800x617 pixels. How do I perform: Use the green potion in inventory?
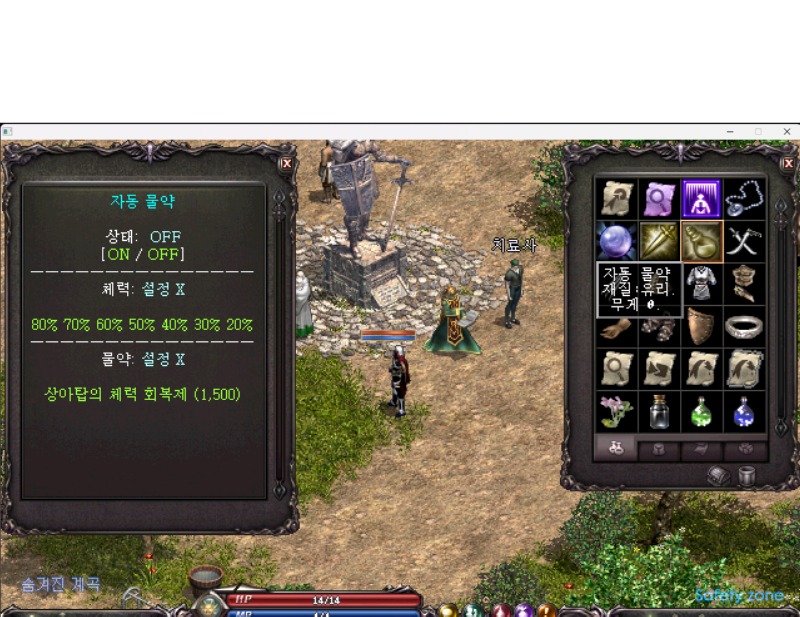(x=701, y=411)
